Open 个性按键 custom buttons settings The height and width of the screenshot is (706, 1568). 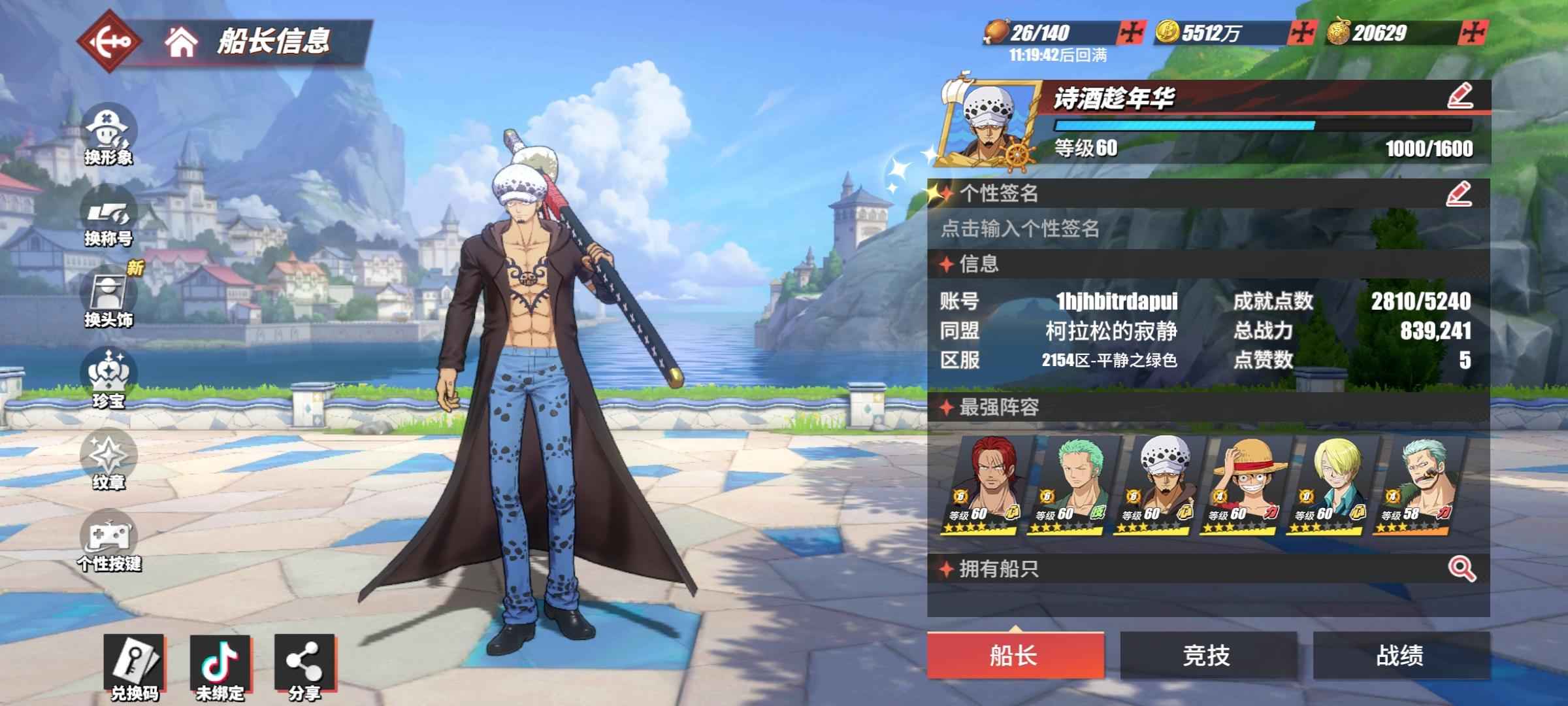[108, 543]
